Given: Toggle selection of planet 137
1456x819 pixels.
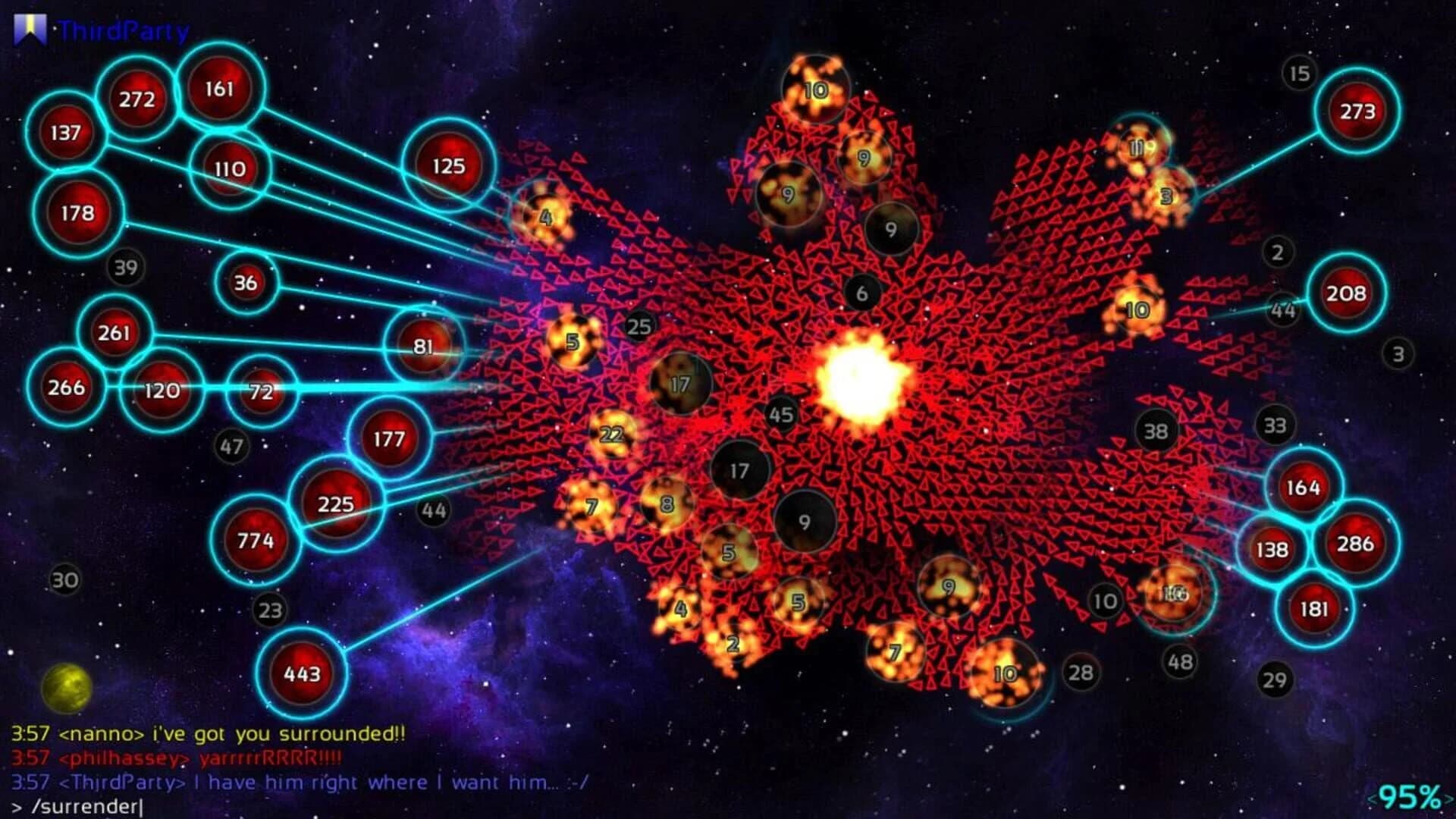Looking at the screenshot, I should point(65,134).
